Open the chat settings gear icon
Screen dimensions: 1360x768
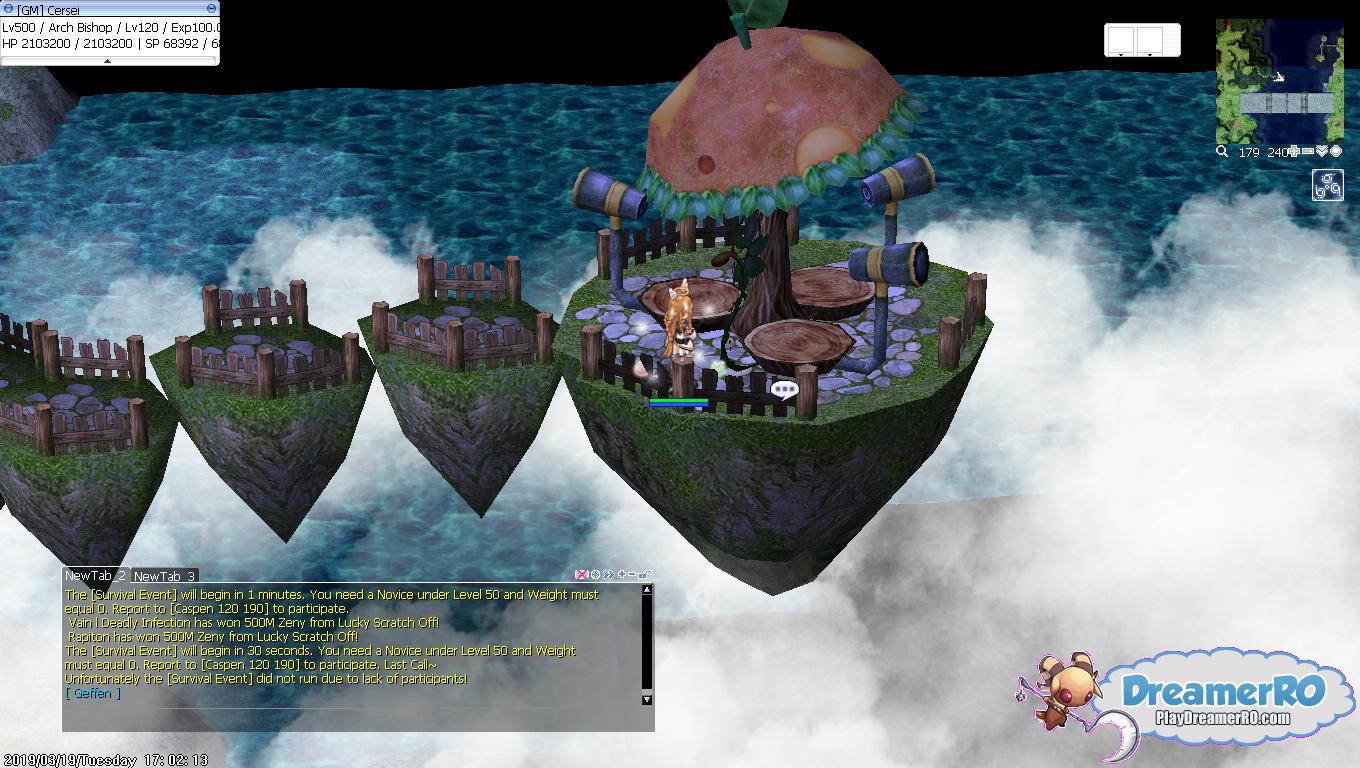tap(595, 575)
